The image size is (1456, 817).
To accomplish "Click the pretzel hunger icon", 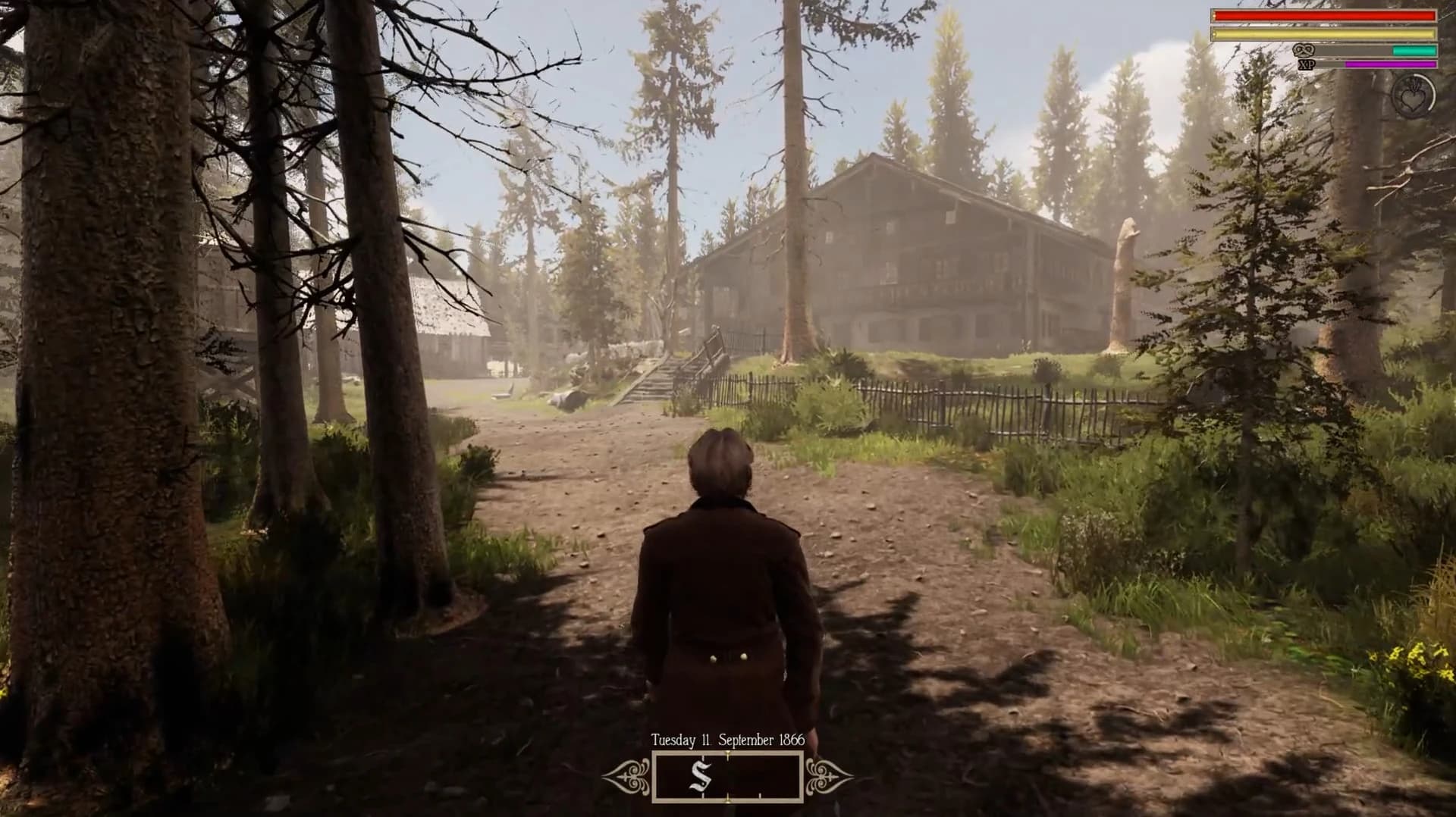I will (x=1304, y=50).
